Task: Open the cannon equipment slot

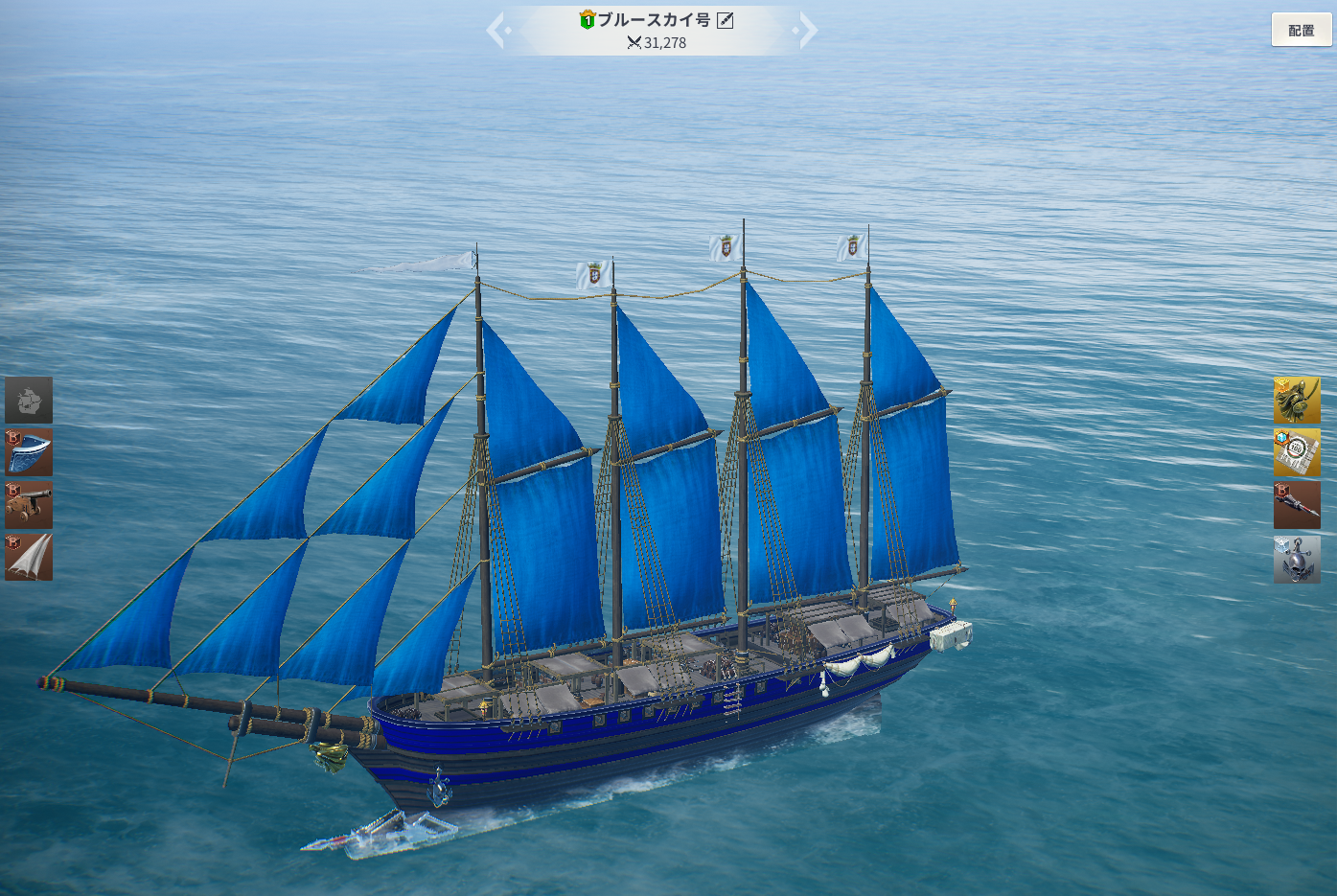Action: 29,505
